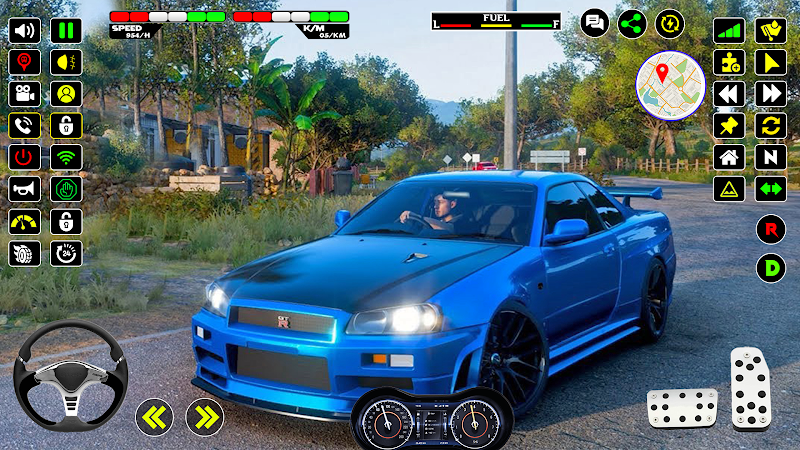Open the chat bubbles icon
800x450 pixels.
coord(595,23)
